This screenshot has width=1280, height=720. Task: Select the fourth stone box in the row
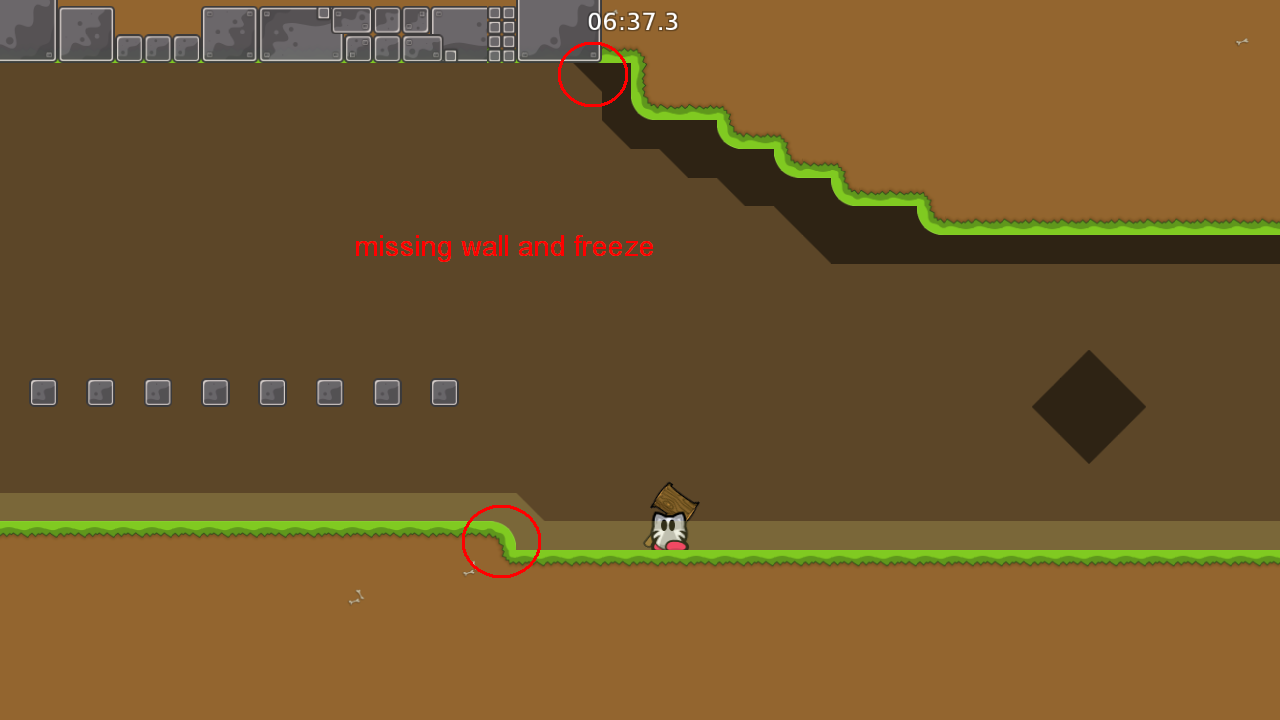pyautogui.click(x=214, y=392)
